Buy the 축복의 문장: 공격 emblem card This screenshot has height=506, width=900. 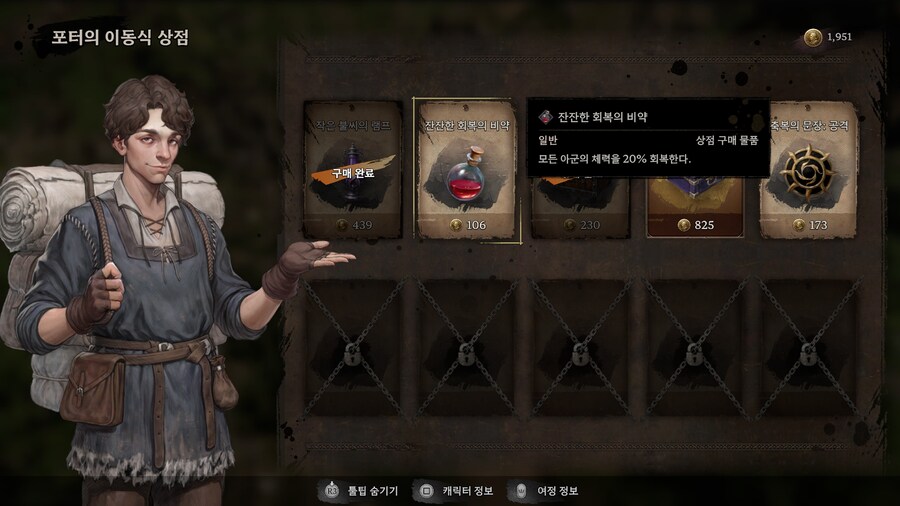click(809, 170)
